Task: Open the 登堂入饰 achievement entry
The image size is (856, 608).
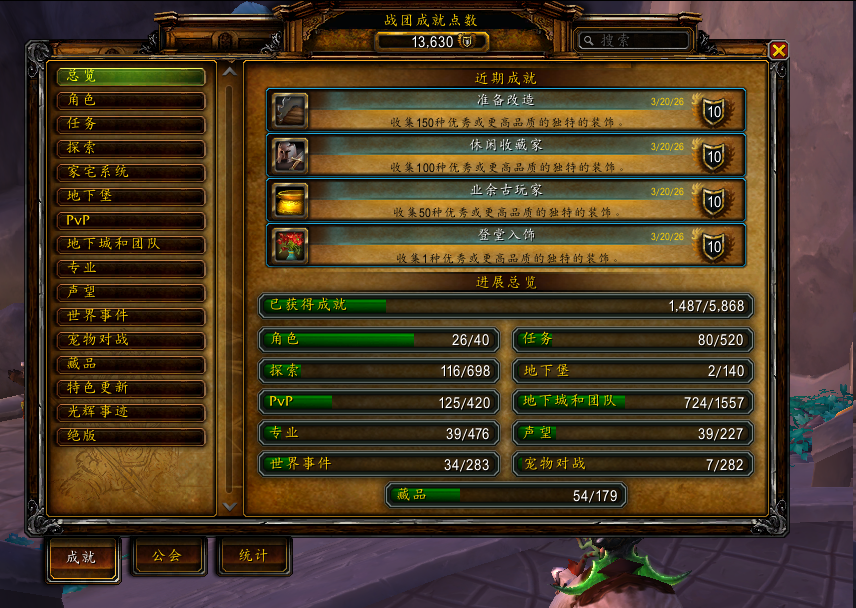Action: (x=505, y=245)
